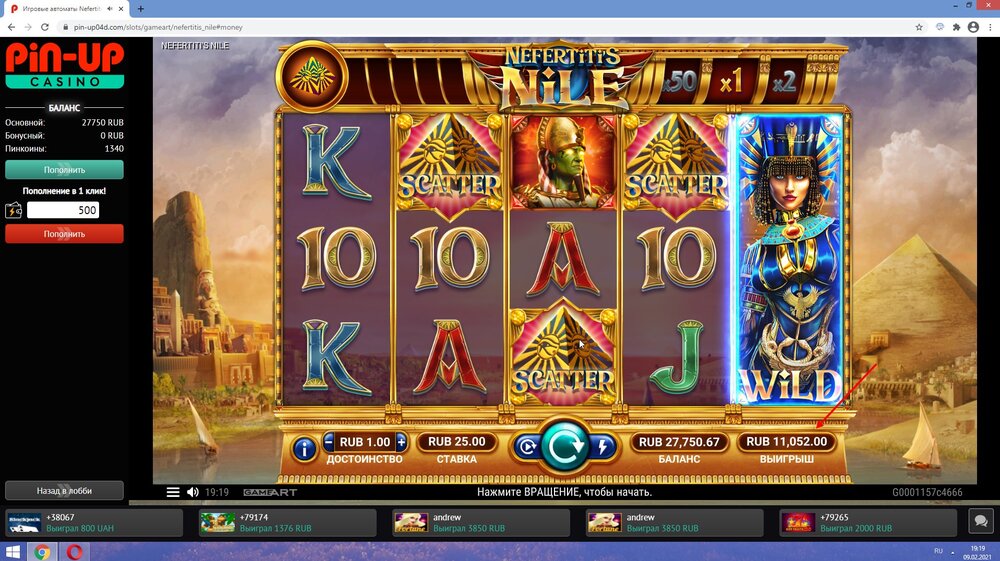This screenshot has height=561, width=1000.
Task: Open the Pin-Up Casino logo
Action: point(64,65)
